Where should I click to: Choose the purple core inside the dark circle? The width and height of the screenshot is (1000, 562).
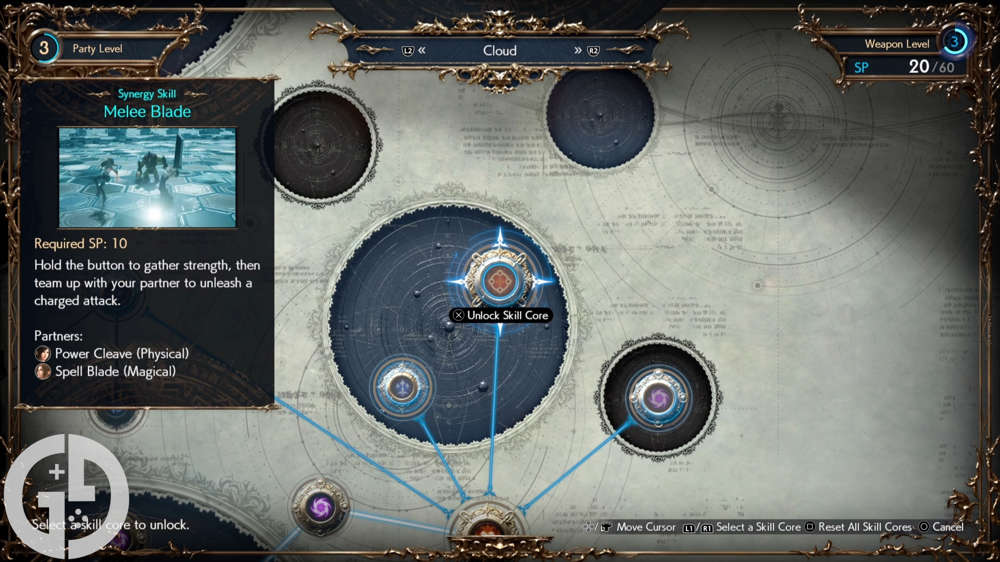658,399
